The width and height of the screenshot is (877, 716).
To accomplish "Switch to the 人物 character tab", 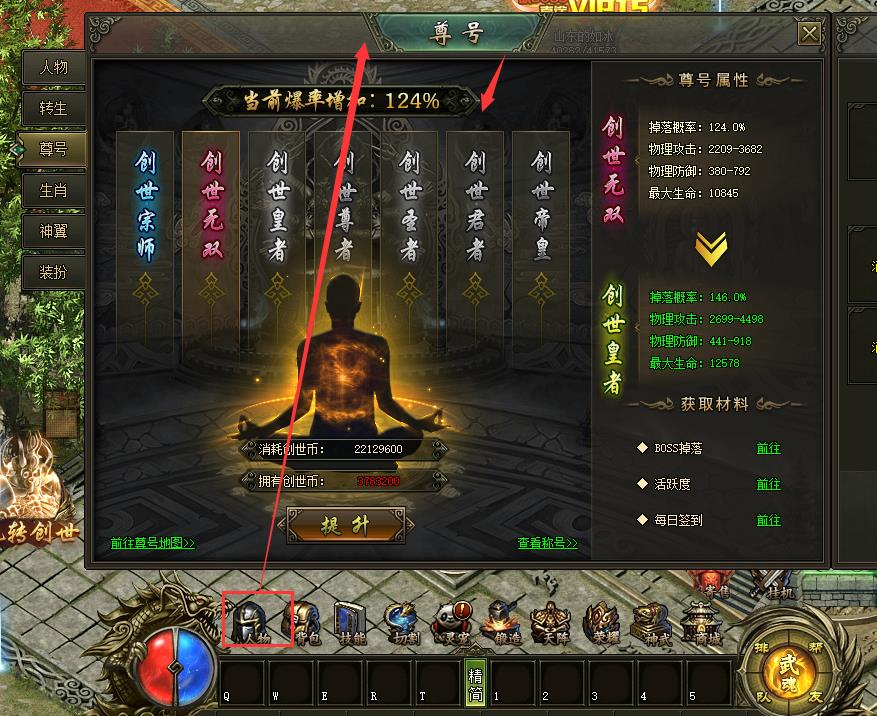I will [53, 68].
